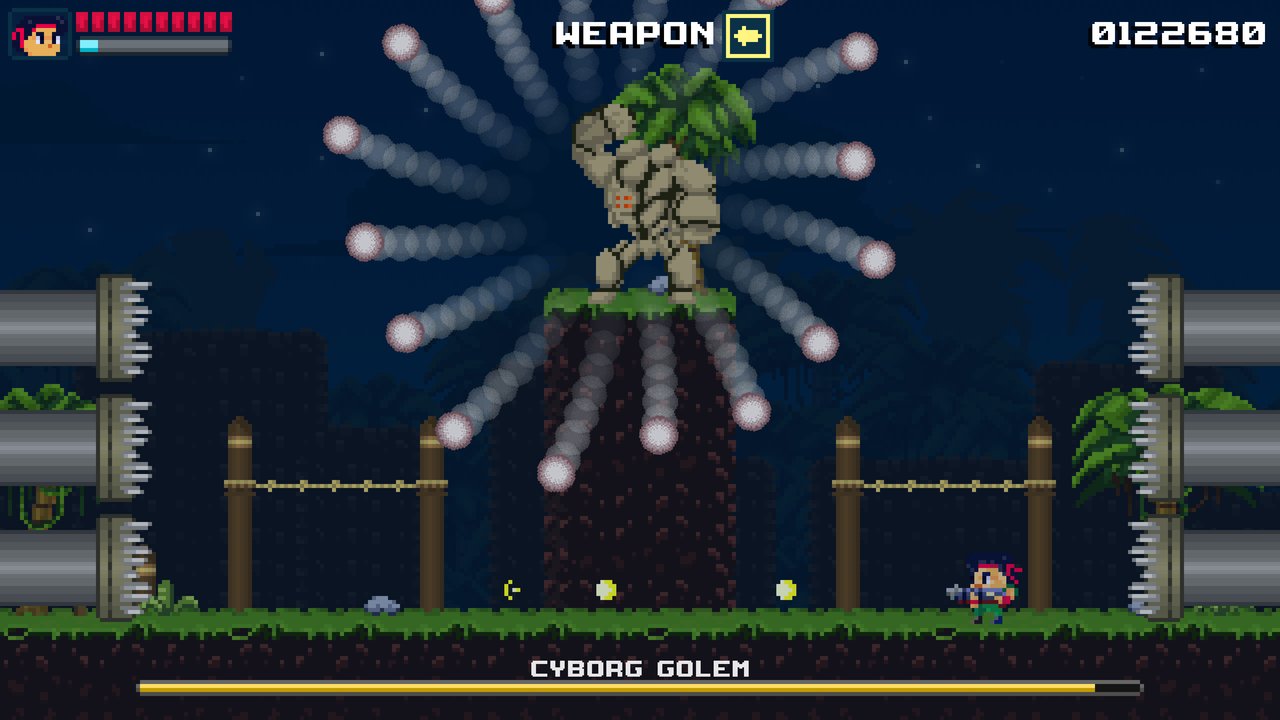Click the rightmost yellow orb pickup
1280x720 pixels.
tap(786, 589)
